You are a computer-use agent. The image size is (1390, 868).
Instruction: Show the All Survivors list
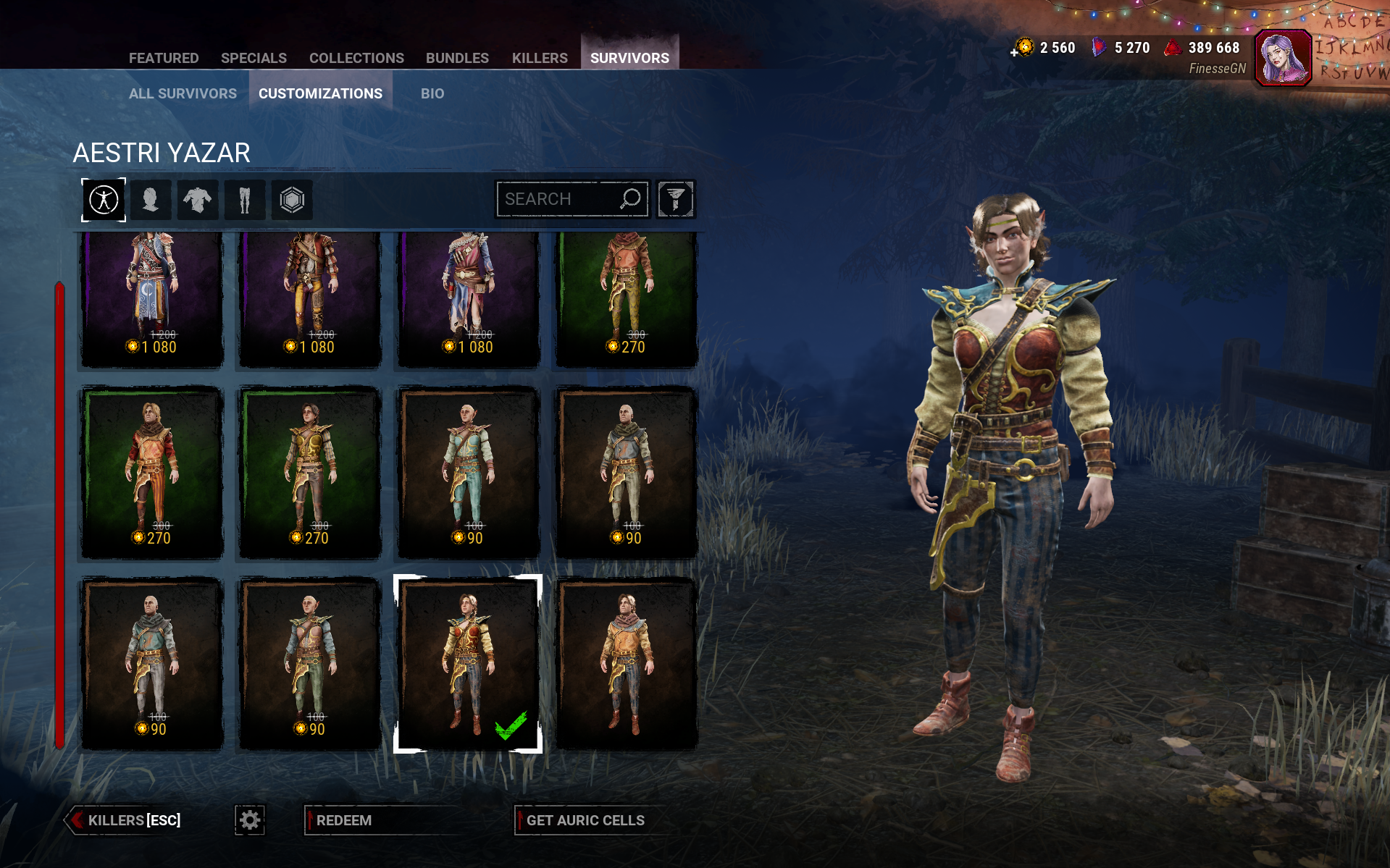183,93
